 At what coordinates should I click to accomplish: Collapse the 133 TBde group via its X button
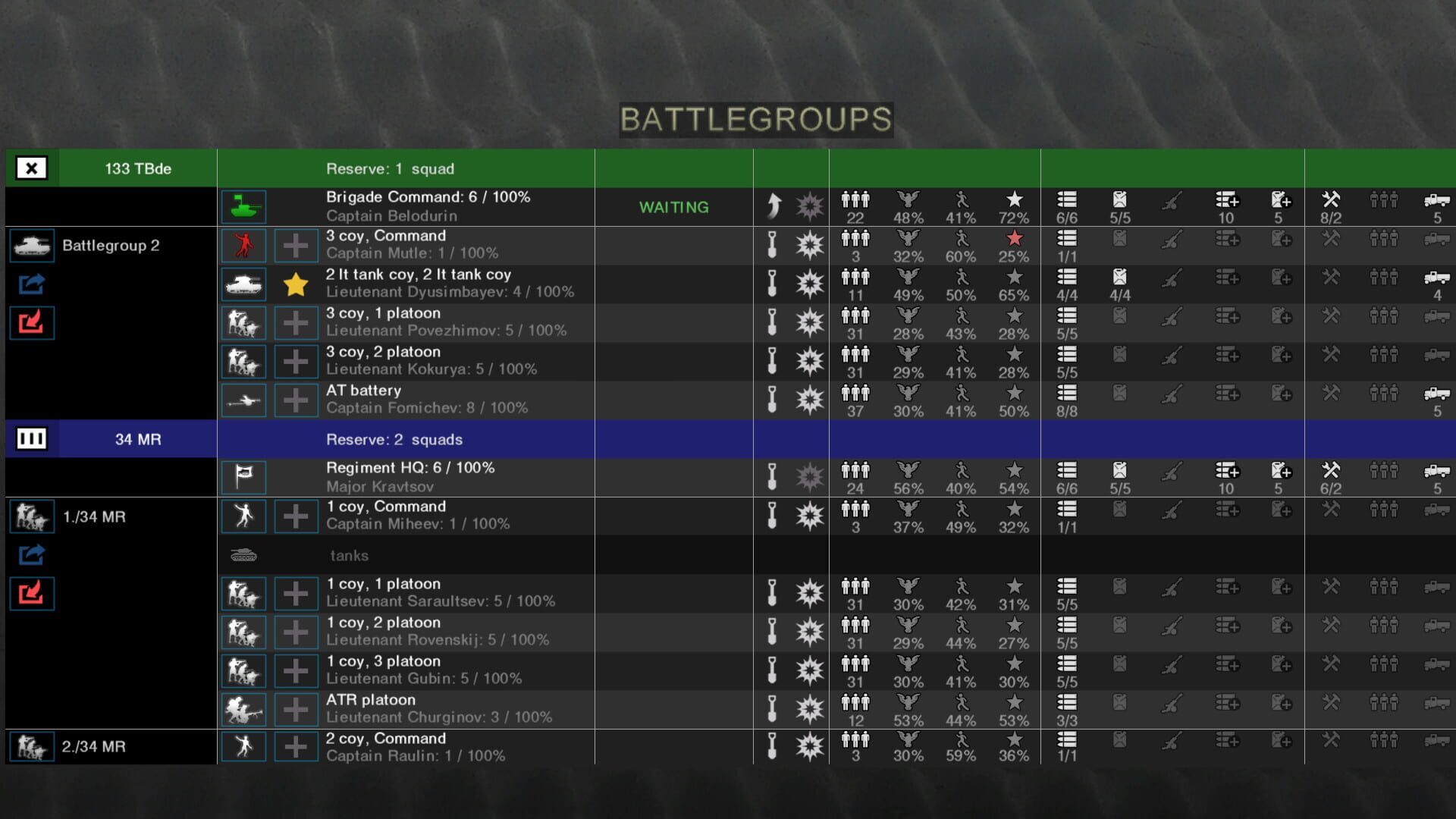click(31, 168)
